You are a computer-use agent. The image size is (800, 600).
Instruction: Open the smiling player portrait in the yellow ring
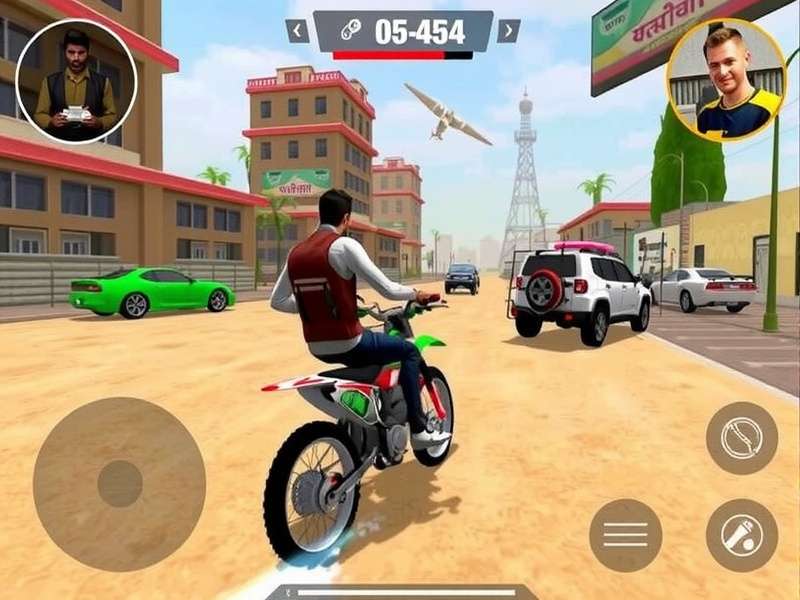[x=727, y=80]
